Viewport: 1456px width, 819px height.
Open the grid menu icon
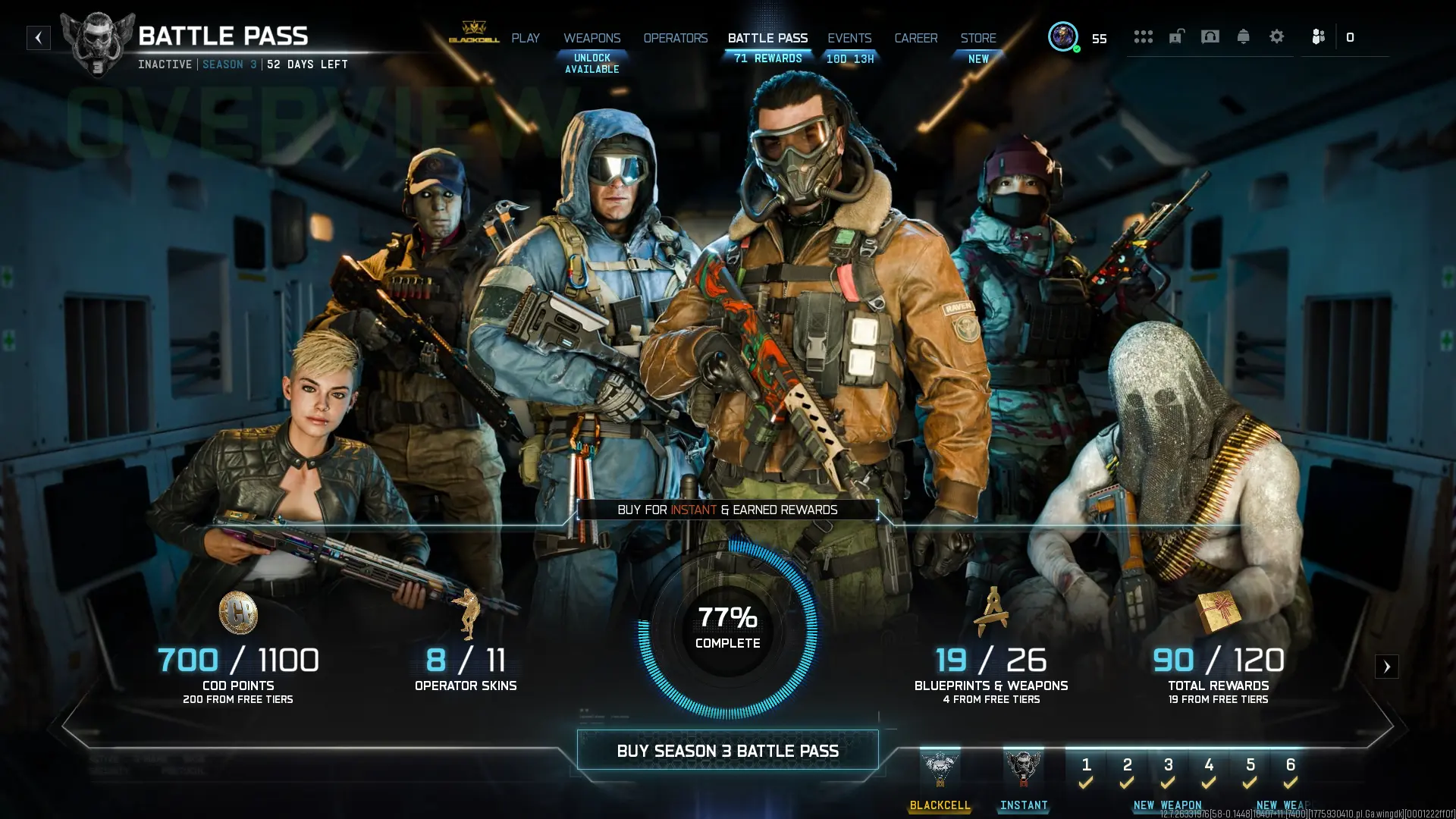[x=1143, y=36]
